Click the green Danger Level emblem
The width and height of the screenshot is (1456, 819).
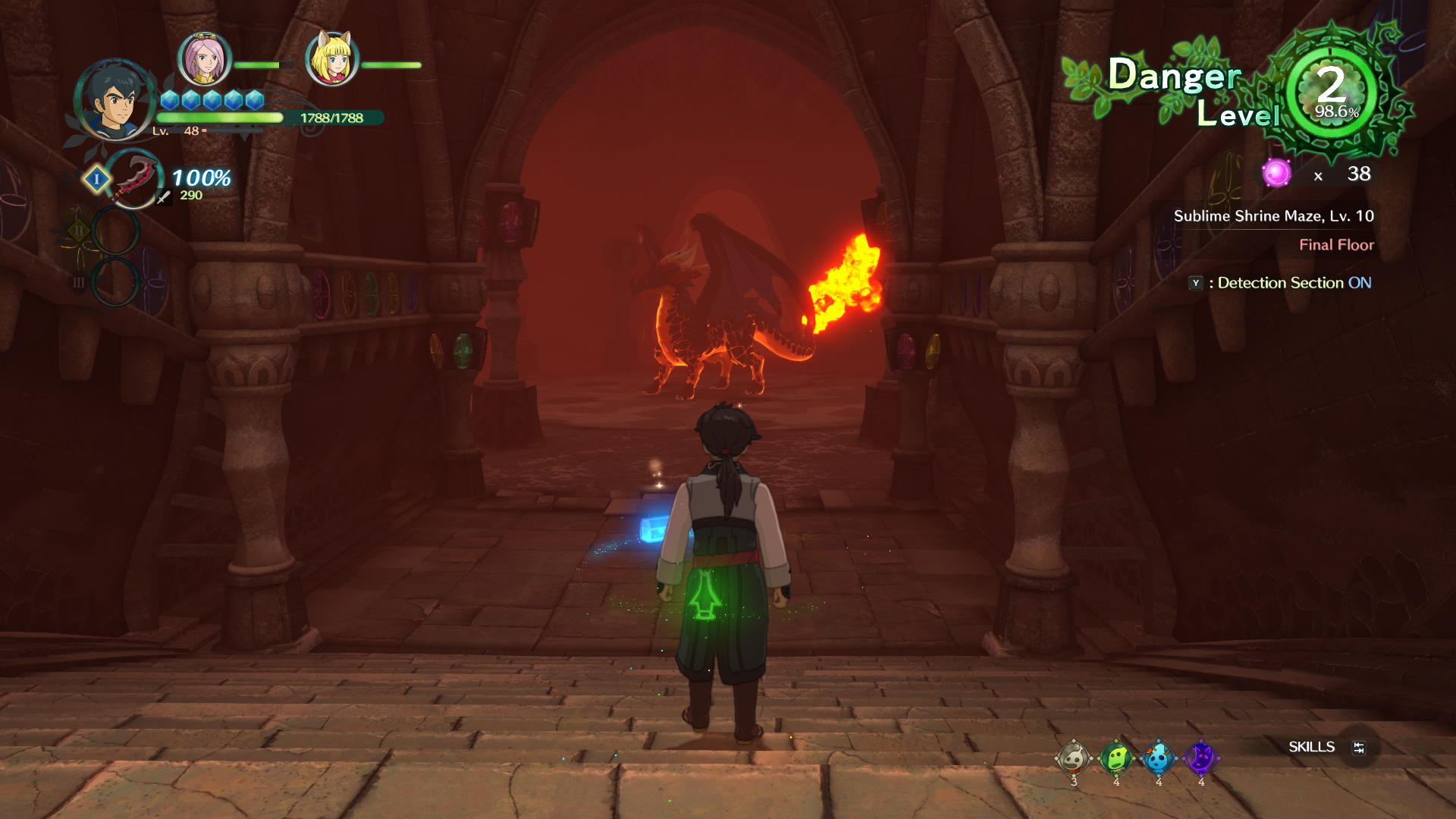pos(1332,92)
